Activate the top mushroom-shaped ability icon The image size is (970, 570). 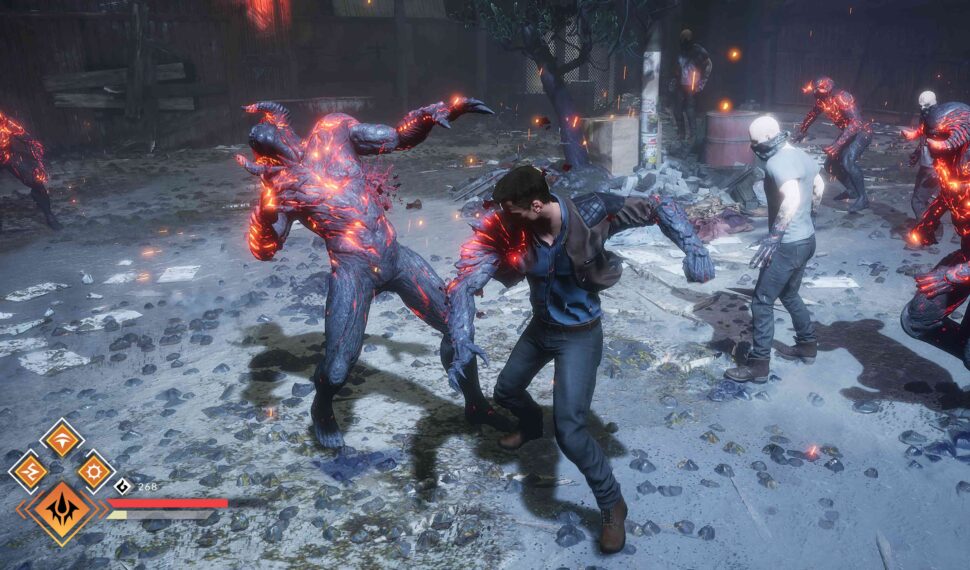pyautogui.click(x=62, y=438)
